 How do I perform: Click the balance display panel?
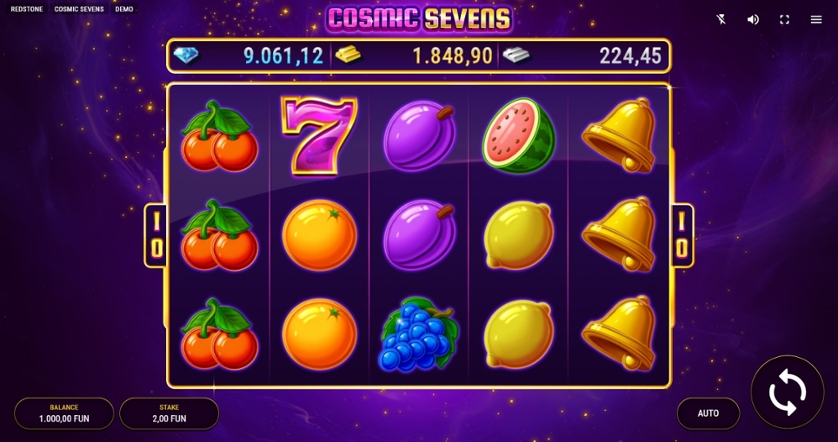click(x=64, y=413)
